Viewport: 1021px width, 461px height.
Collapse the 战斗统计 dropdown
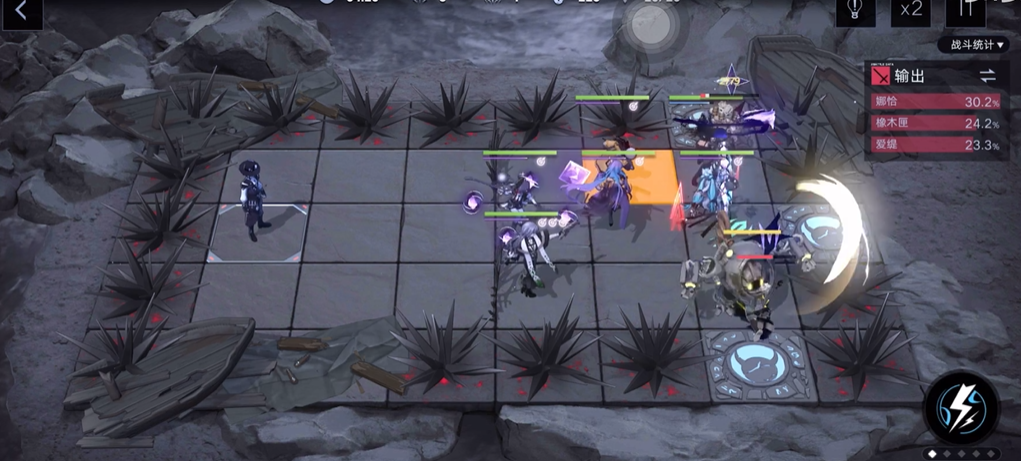coord(972,45)
